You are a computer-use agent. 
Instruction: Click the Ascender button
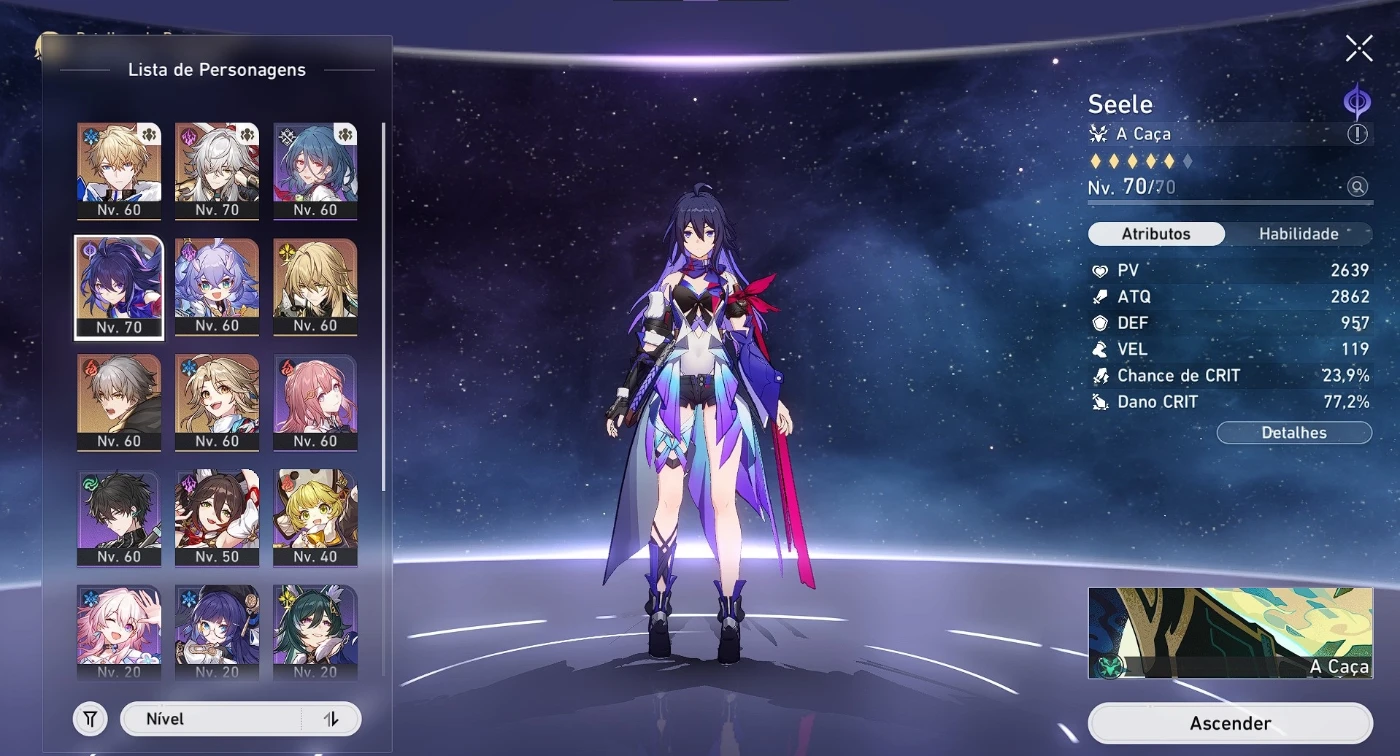[x=1230, y=723]
